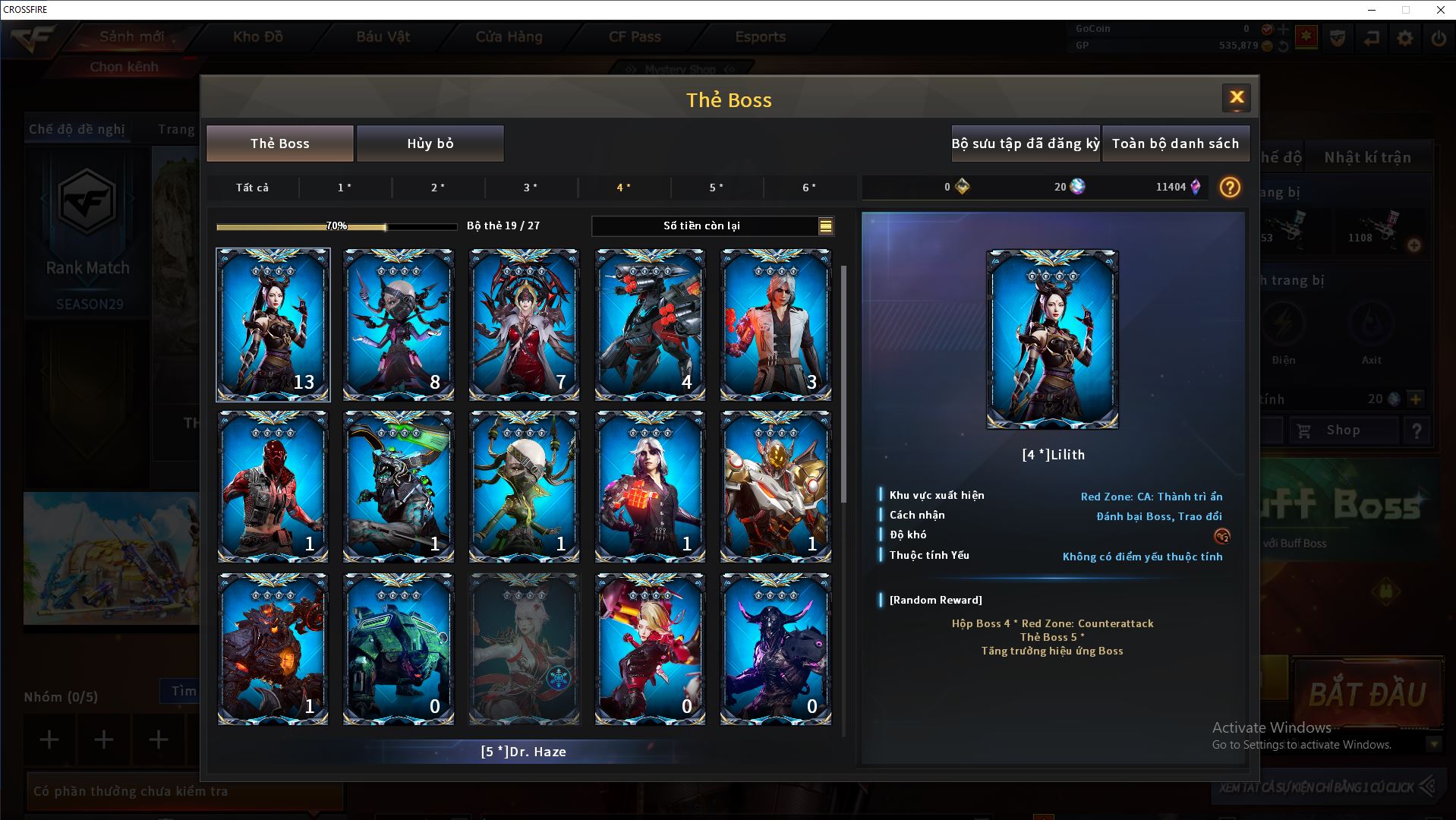
Task: Choose the 5 star filter
Action: point(716,188)
